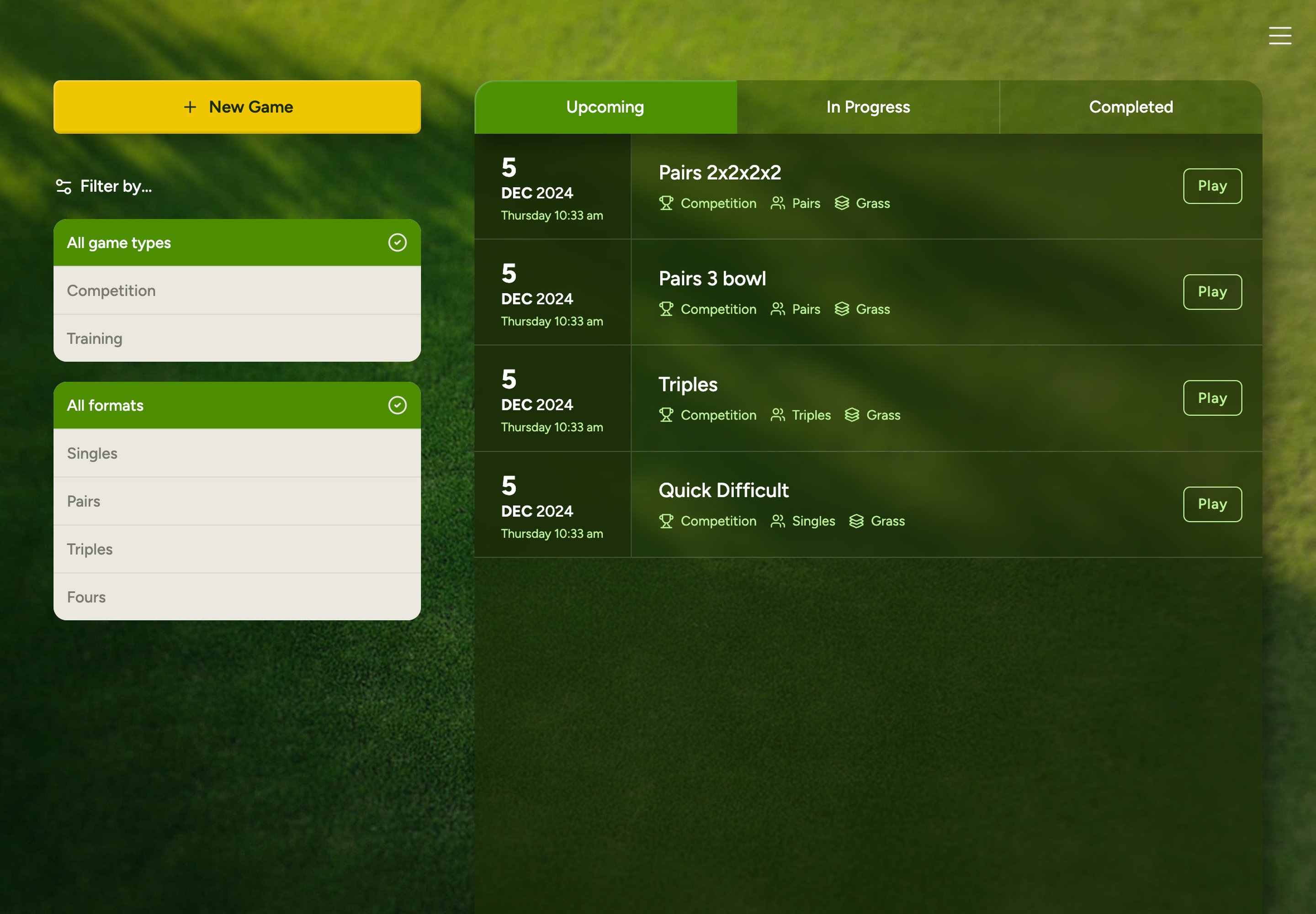Toggle the All game types checkmark
This screenshot has width=1316, height=914.
[397, 242]
